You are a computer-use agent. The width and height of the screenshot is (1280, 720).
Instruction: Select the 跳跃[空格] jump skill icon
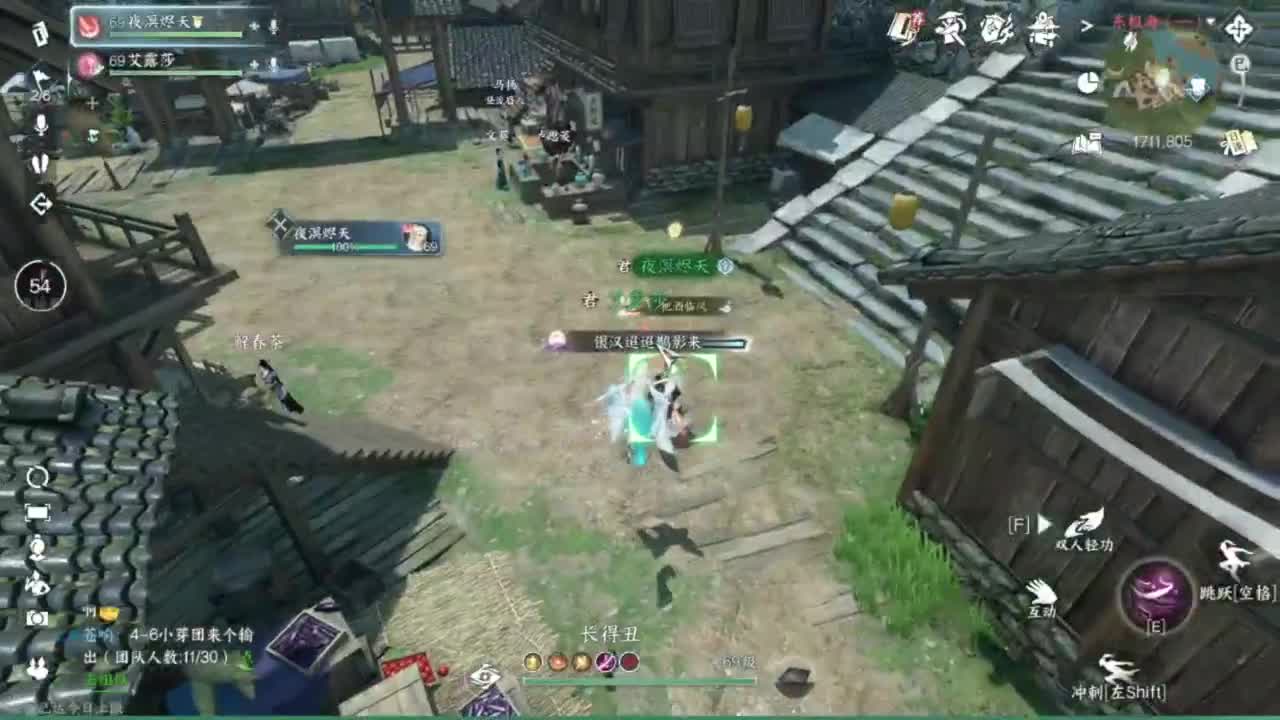(1232, 559)
